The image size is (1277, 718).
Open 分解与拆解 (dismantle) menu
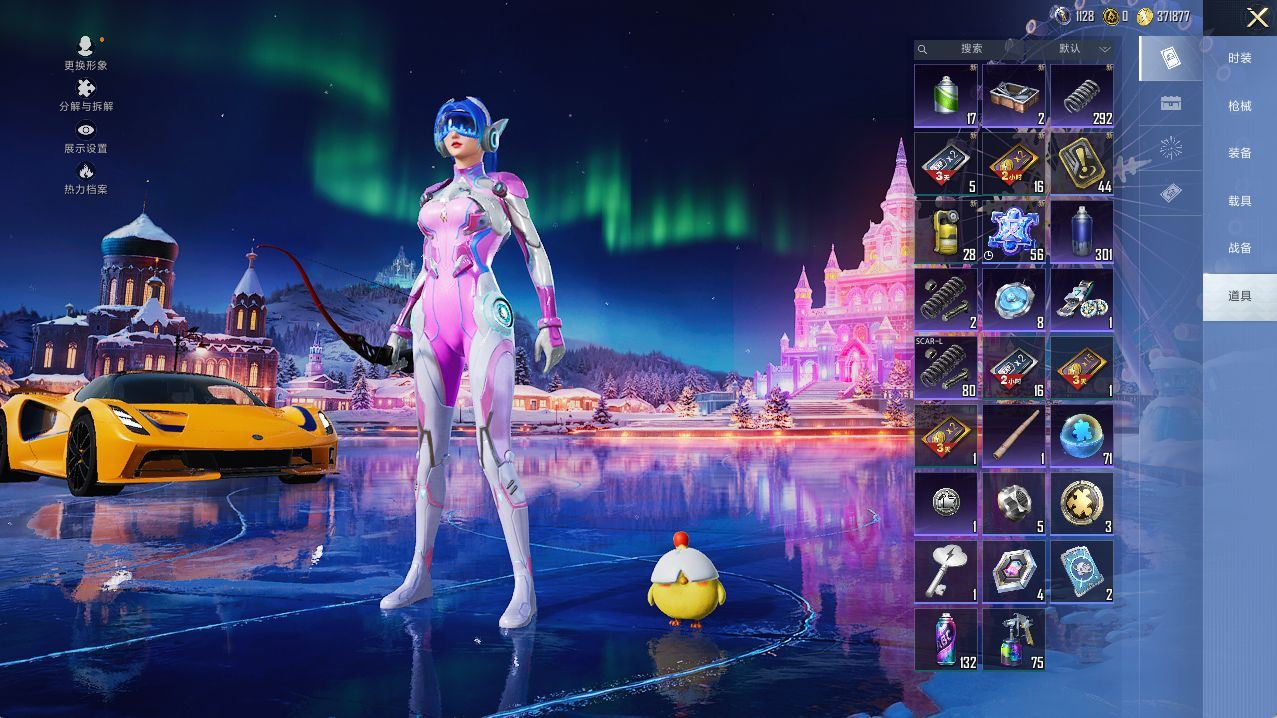click(x=86, y=95)
